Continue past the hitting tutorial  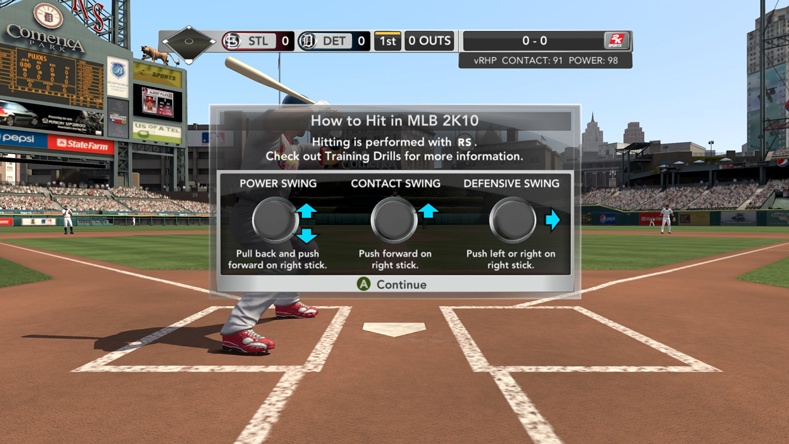(393, 285)
